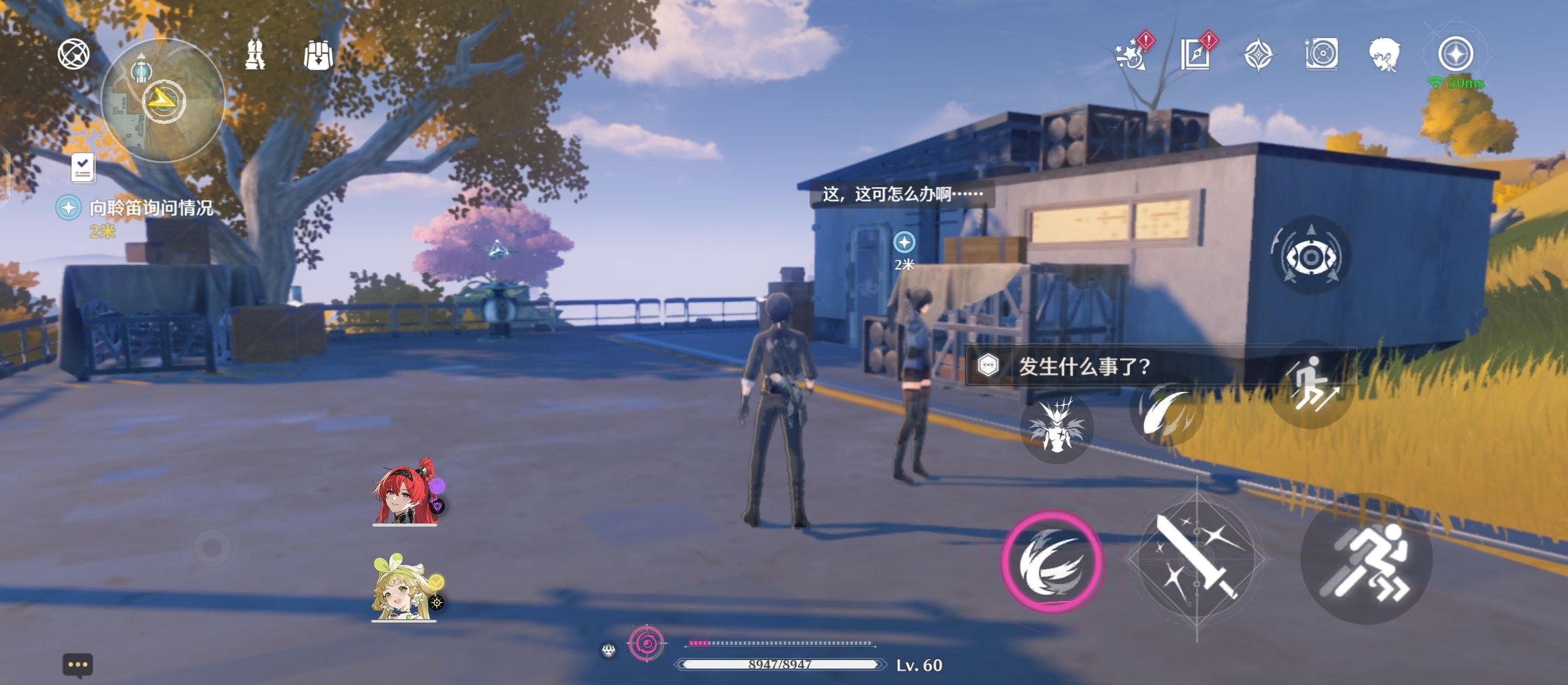Tap the sprint dodge running button
1568x685 pixels.
click(x=1366, y=559)
